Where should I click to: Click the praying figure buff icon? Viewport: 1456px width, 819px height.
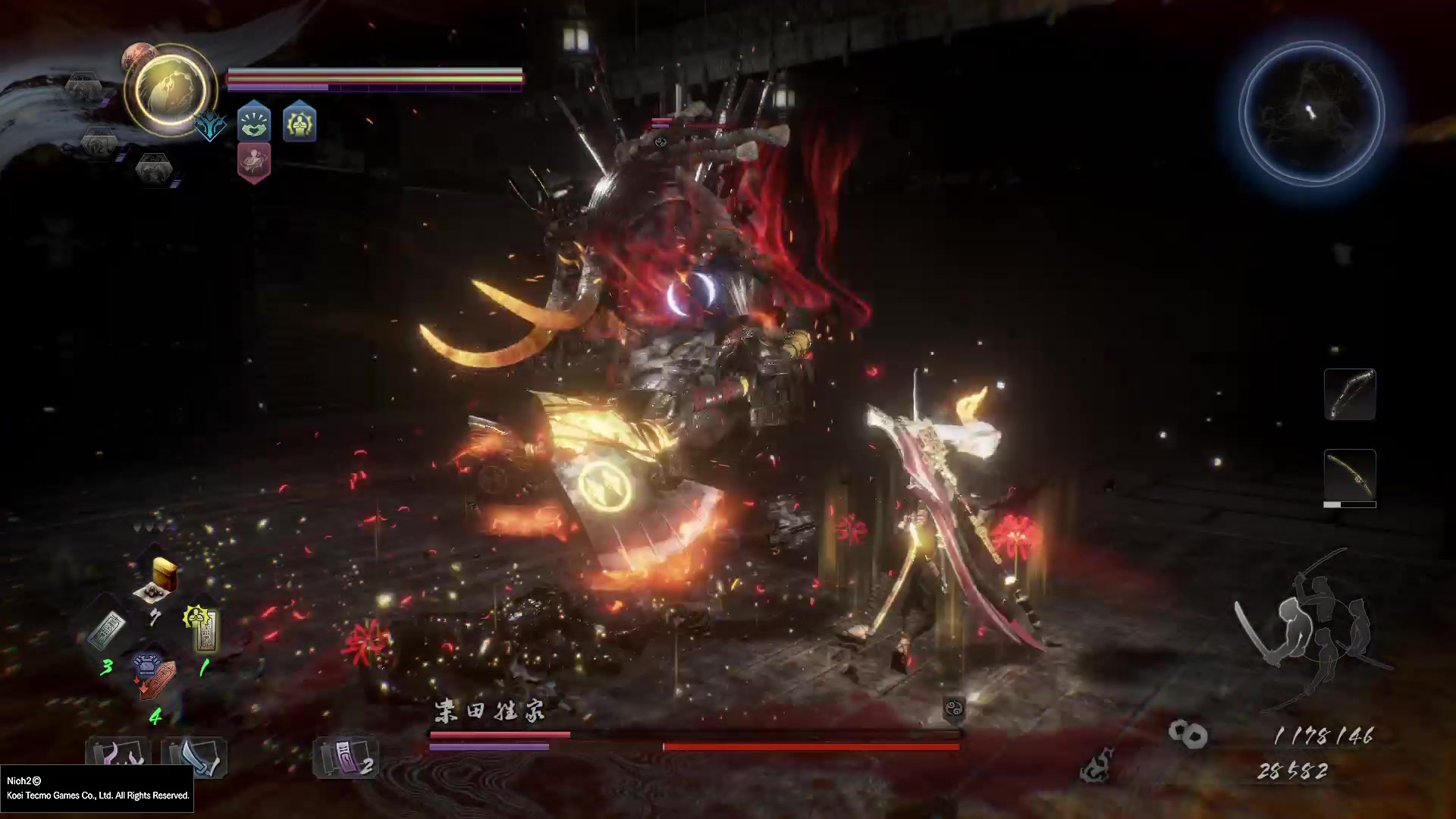300,122
